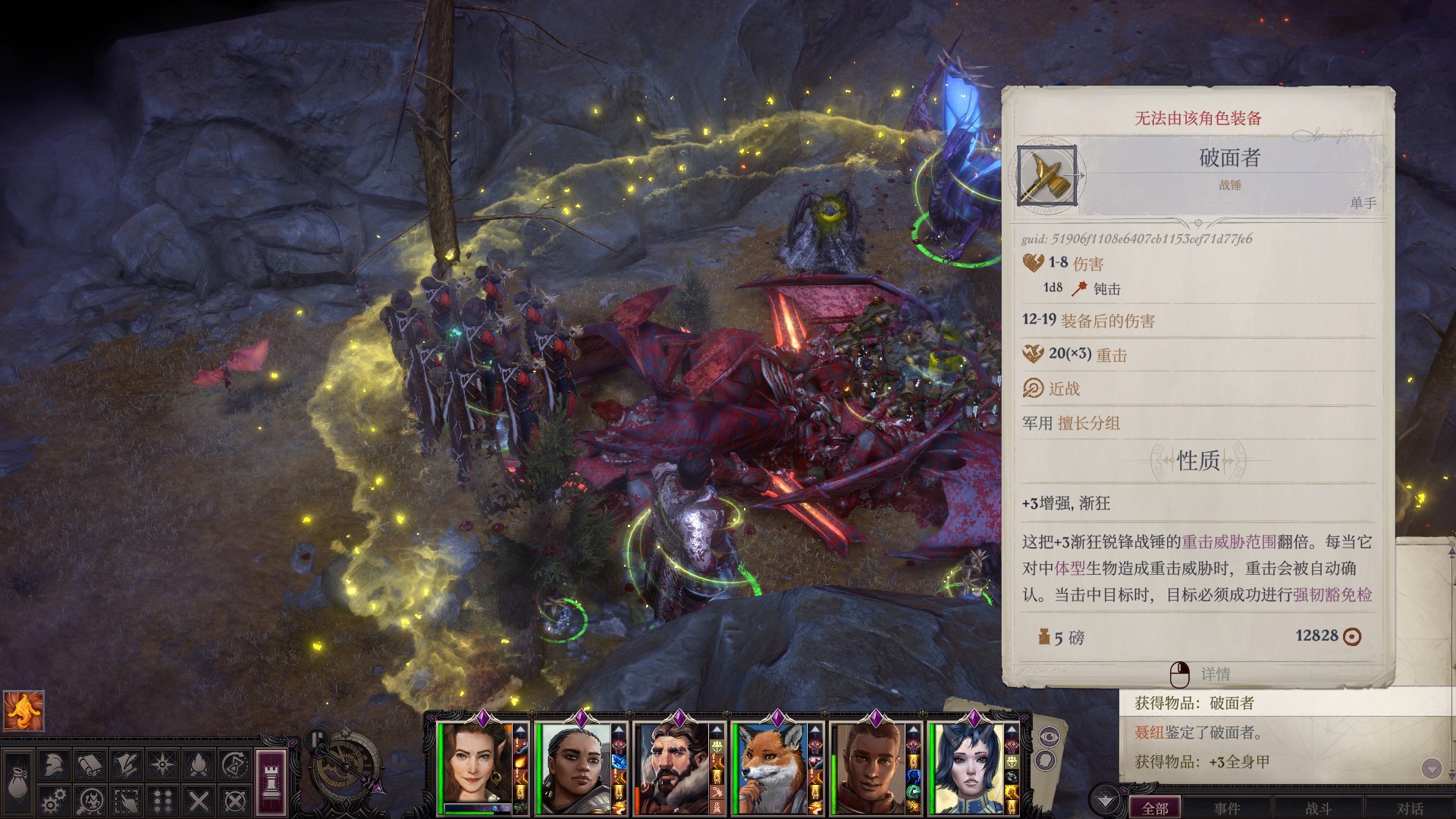Open the character sheet helmet icon
This screenshot has height=819, width=1456.
coord(52,766)
